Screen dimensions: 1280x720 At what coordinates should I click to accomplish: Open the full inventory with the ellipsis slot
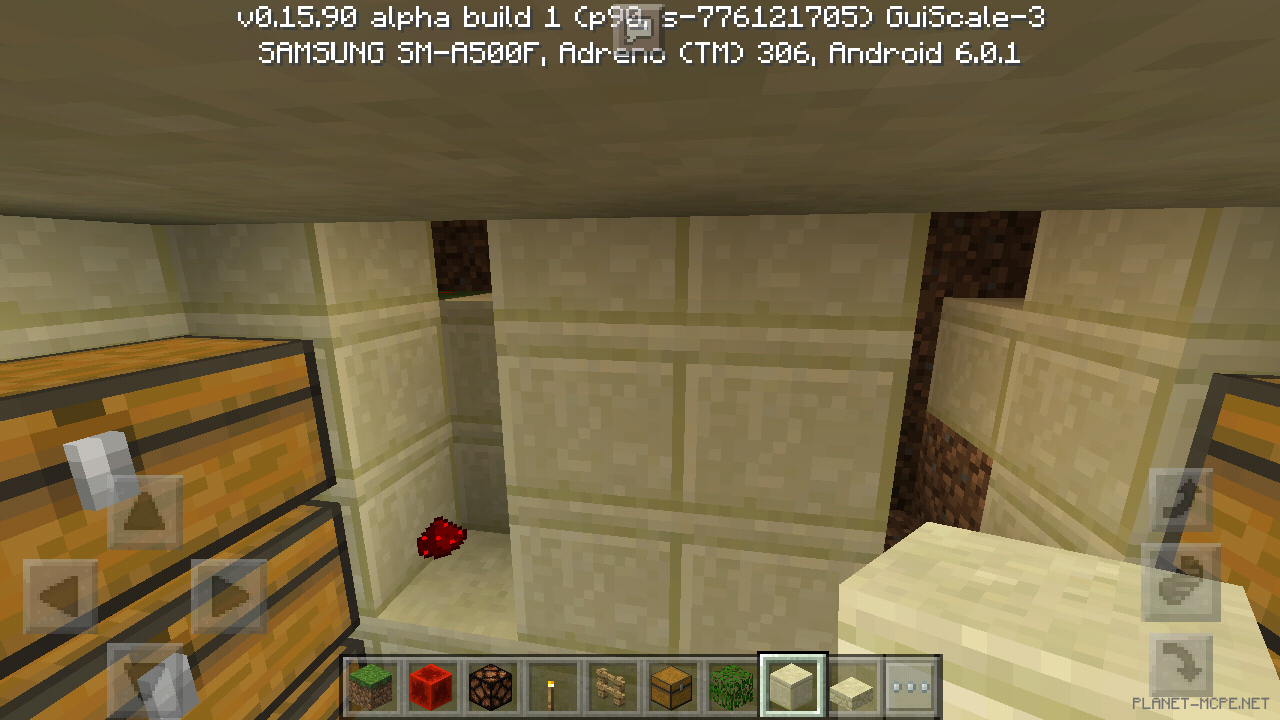pos(911,686)
